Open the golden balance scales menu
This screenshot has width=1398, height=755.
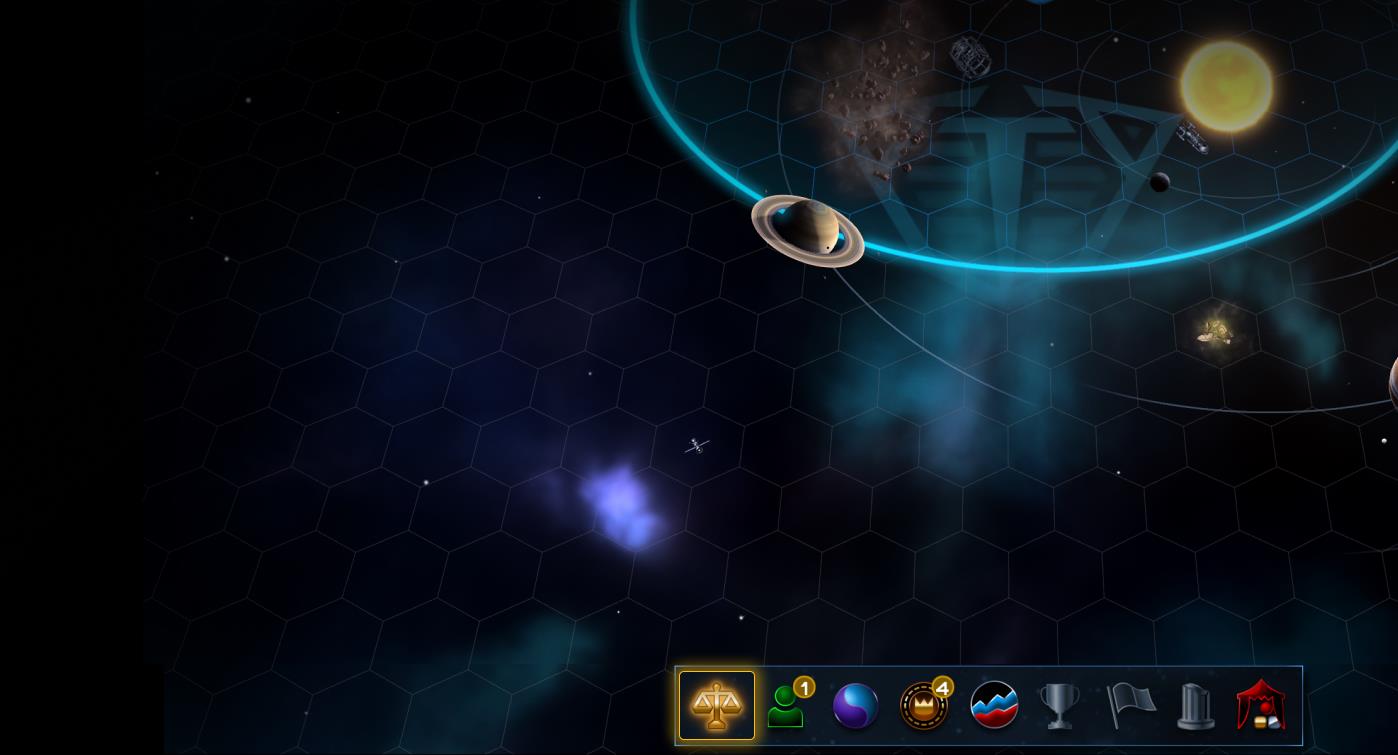tap(716, 705)
